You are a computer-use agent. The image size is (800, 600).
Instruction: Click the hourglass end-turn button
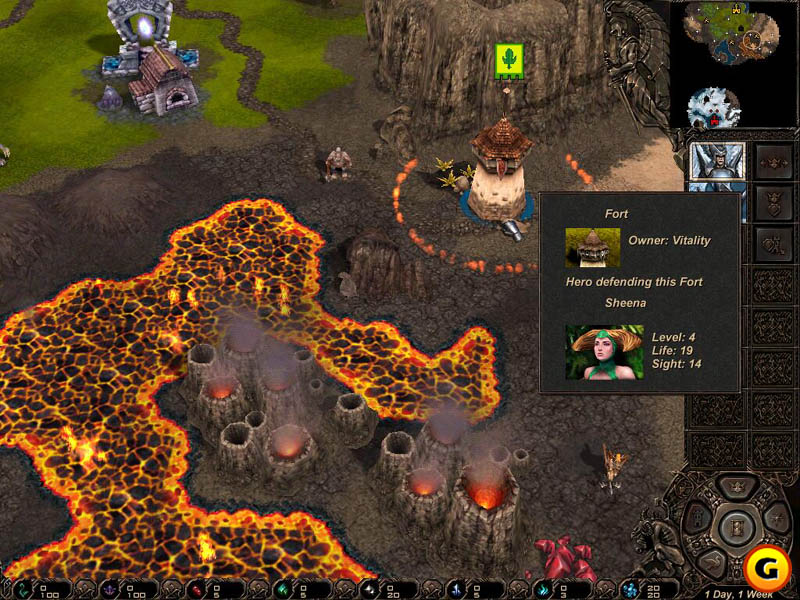pyautogui.click(x=736, y=526)
